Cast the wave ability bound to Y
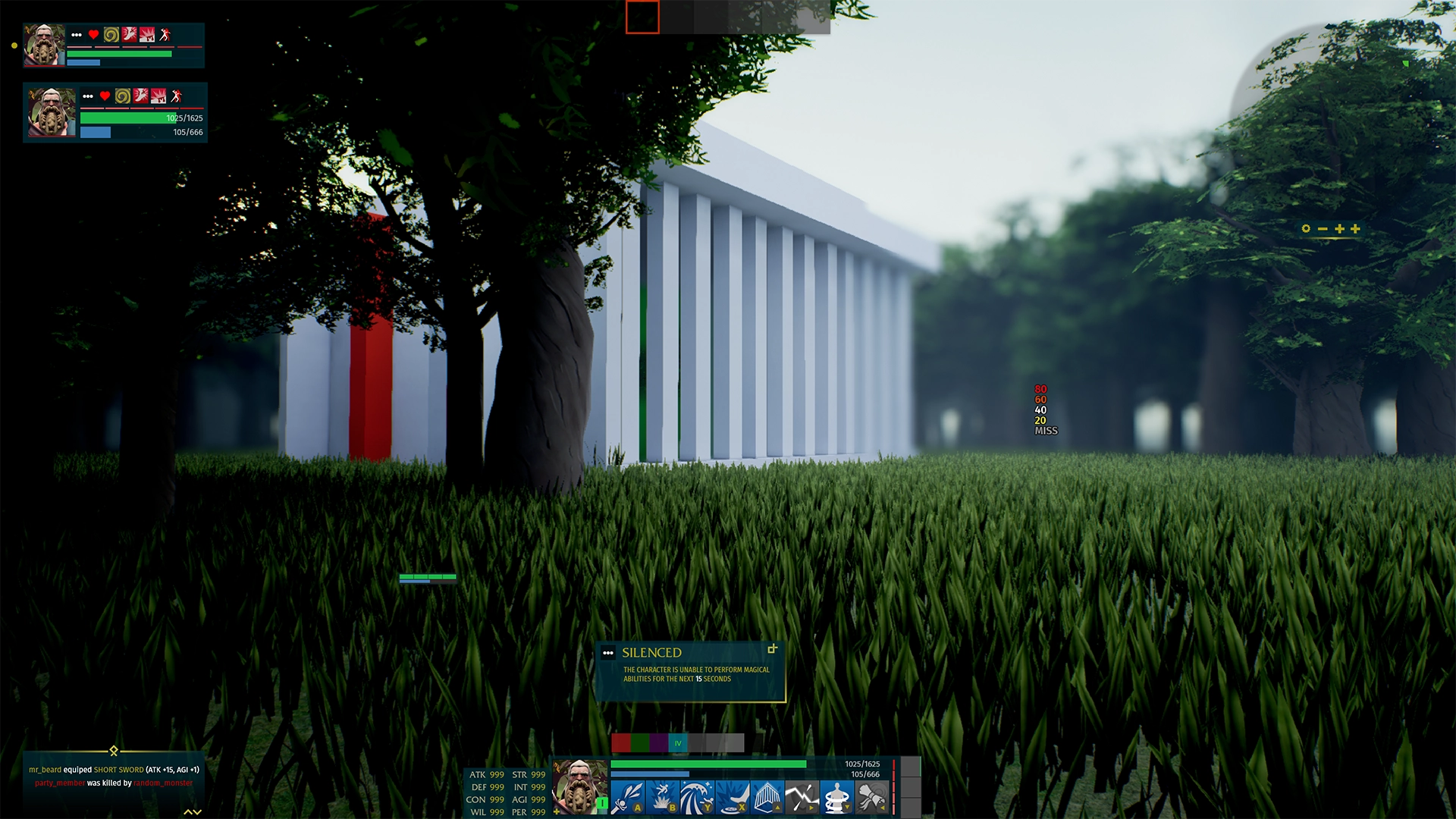Screen dimensions: 1456x819 [x=698, y=796]
